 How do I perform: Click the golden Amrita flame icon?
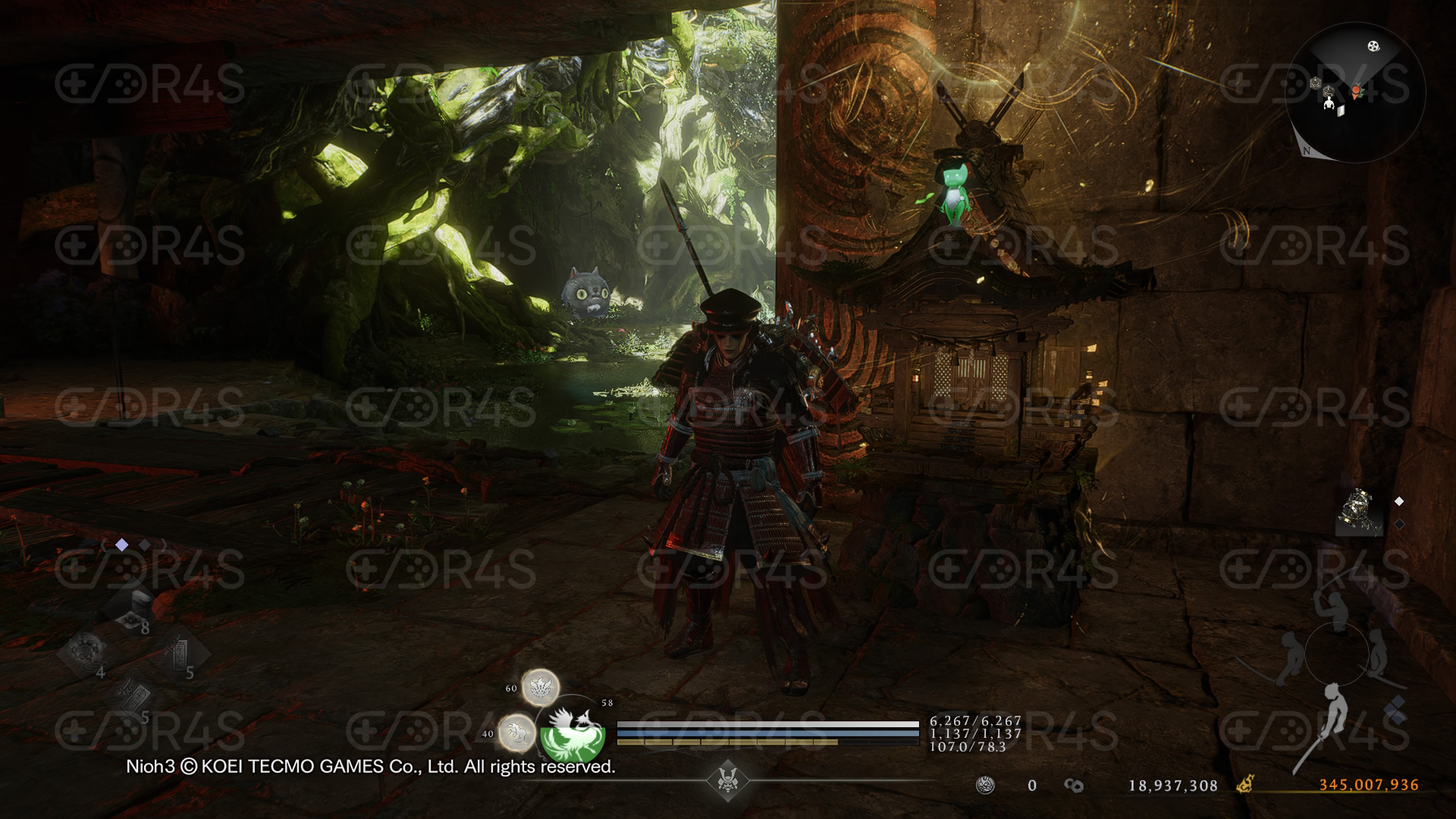1244,784
